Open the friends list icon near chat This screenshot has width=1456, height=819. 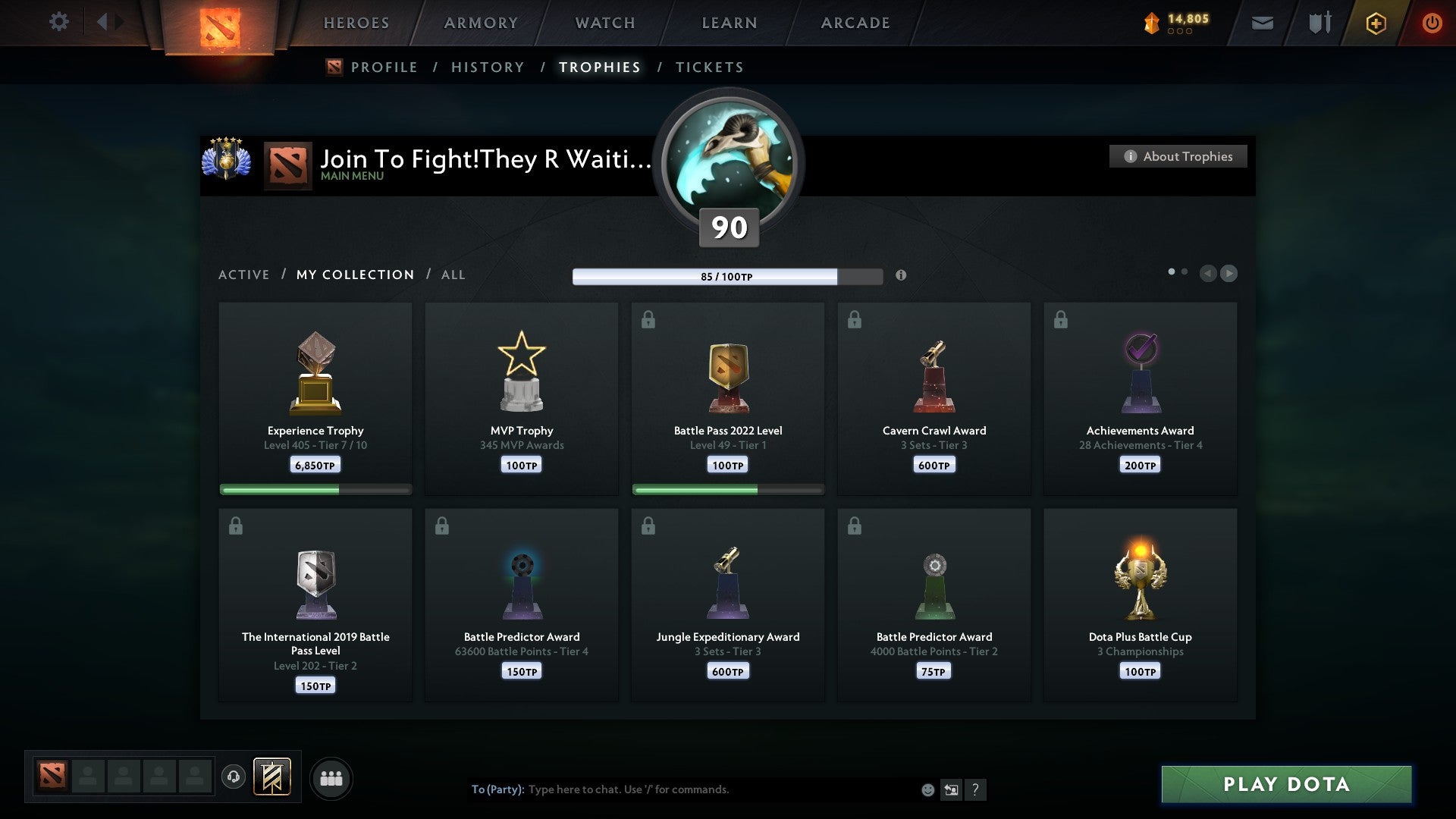331,777
